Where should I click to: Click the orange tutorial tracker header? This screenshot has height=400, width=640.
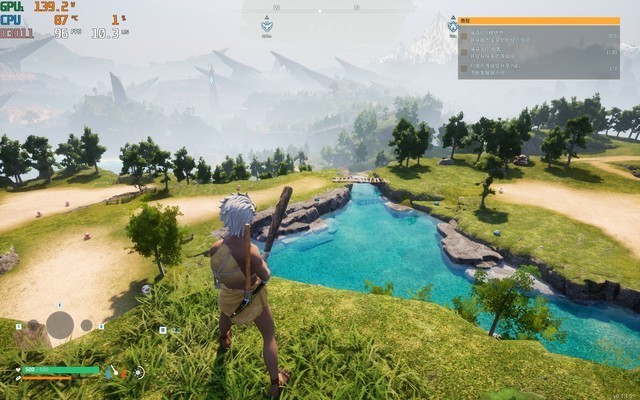click(539, 20)
